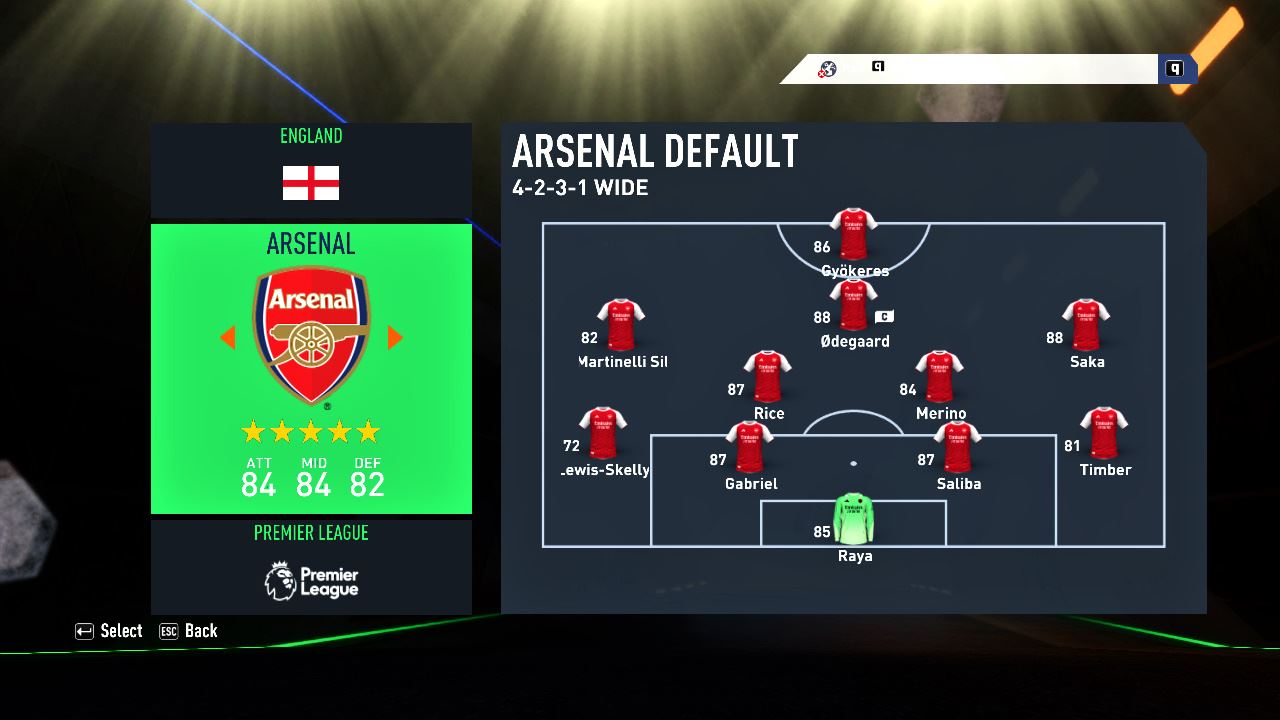Open the Premier League selector panel
The height and width of the screenshot is (720, 1280).
[311, 566]
